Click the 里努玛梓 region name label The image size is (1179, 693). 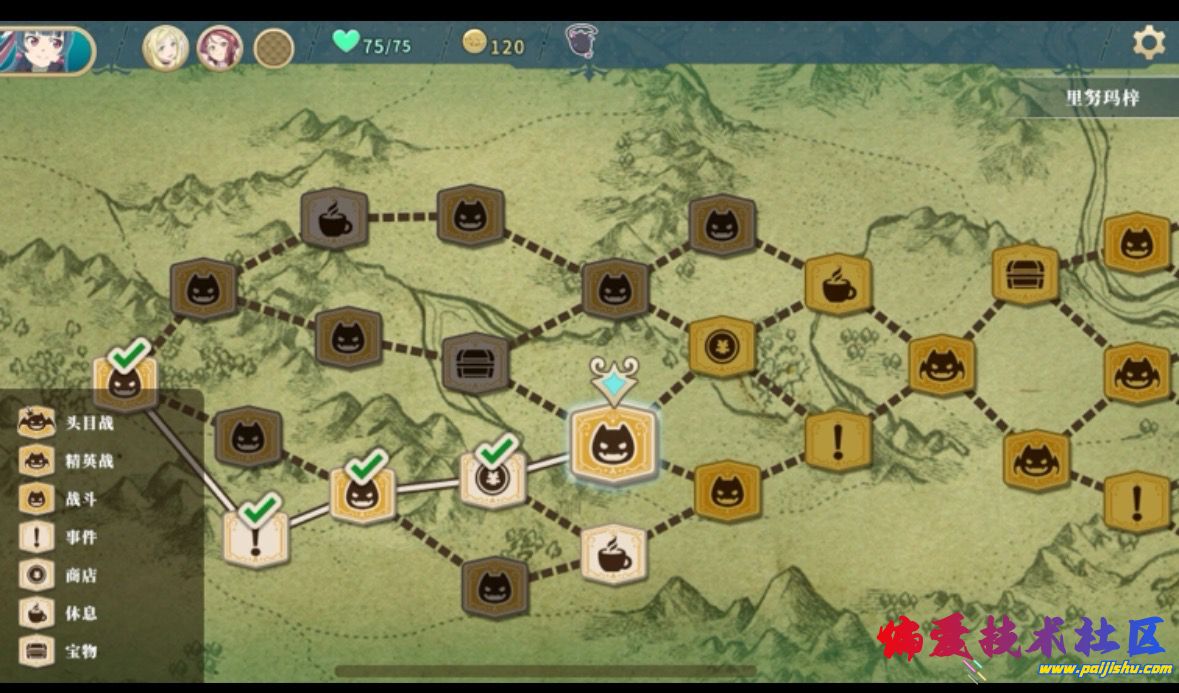coord(1102,98)
